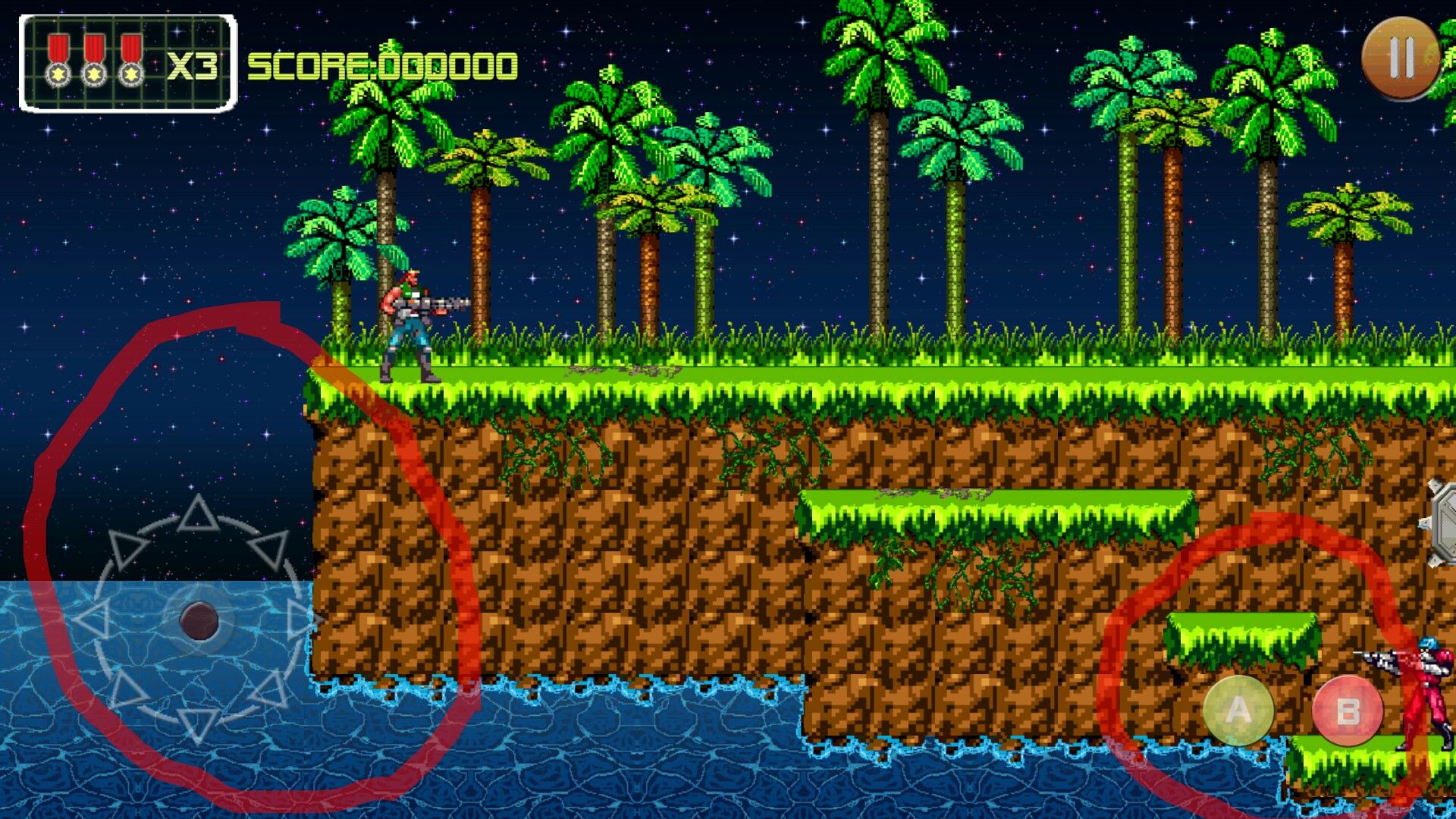This screenshot has width=1456, height=819.
Task: Tap the D-pad left arrow
Action: (93, 620)
